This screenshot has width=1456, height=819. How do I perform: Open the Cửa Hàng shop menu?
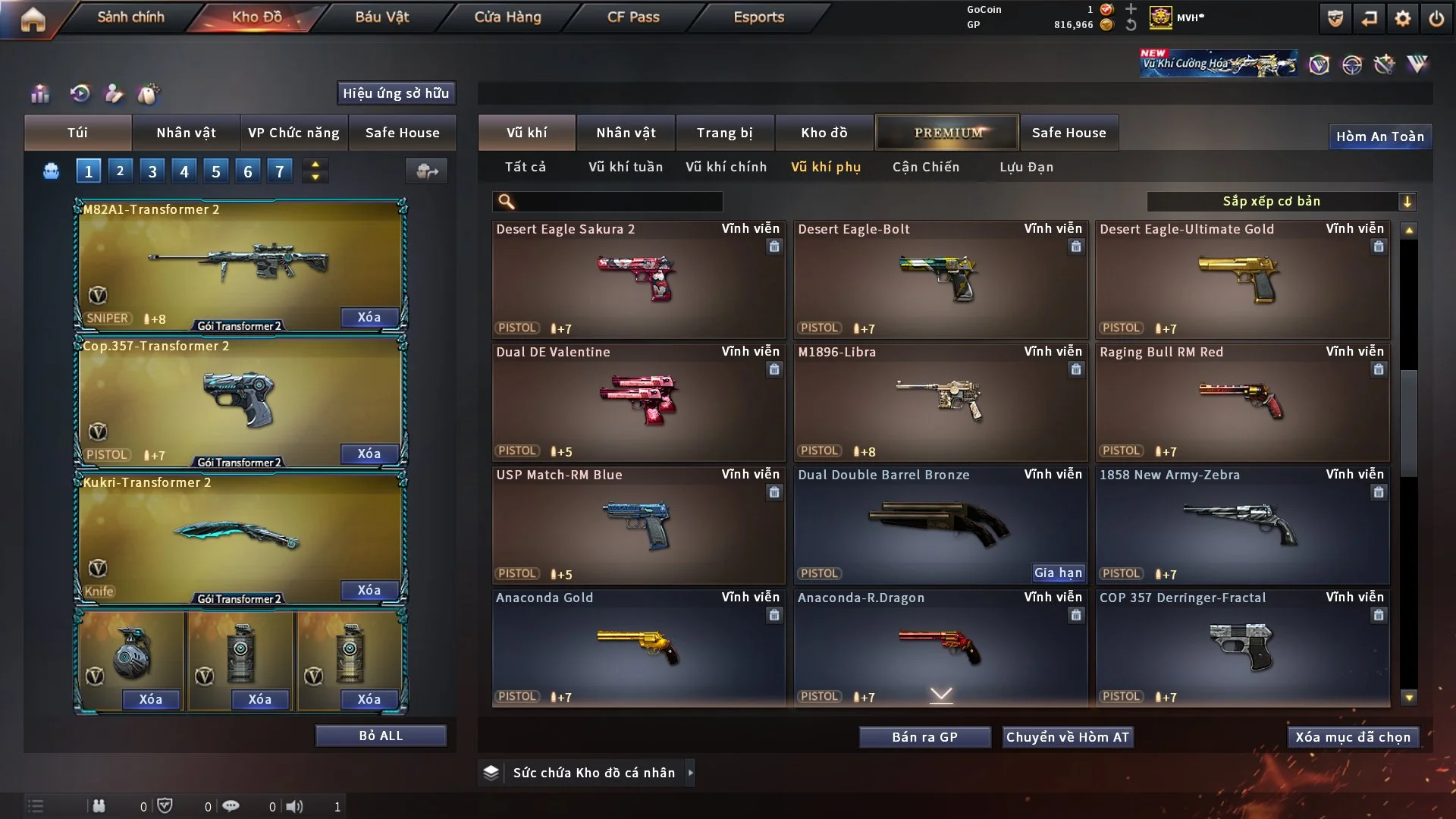[507, 17]
